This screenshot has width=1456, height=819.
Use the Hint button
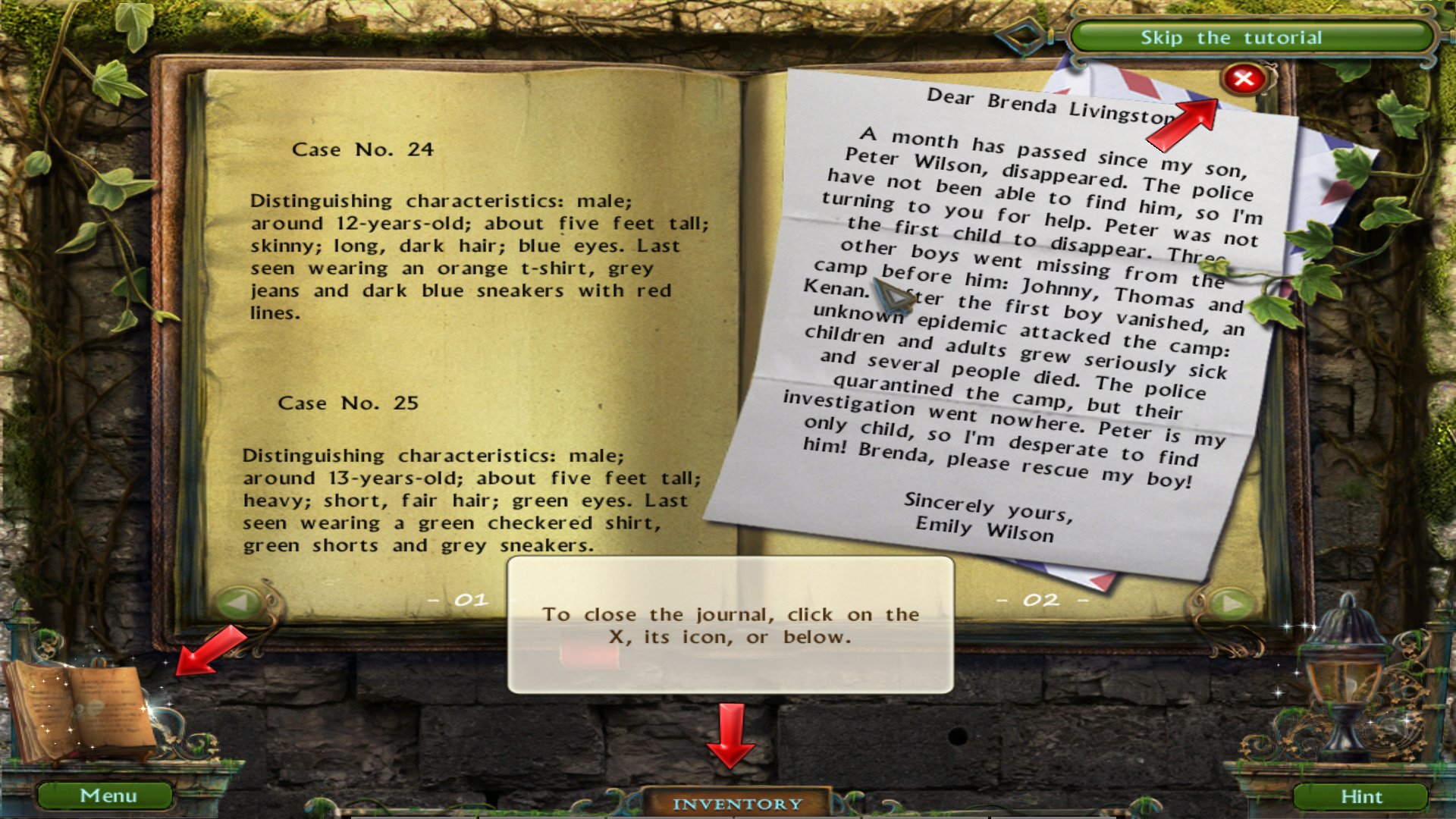pos(1360,796)
